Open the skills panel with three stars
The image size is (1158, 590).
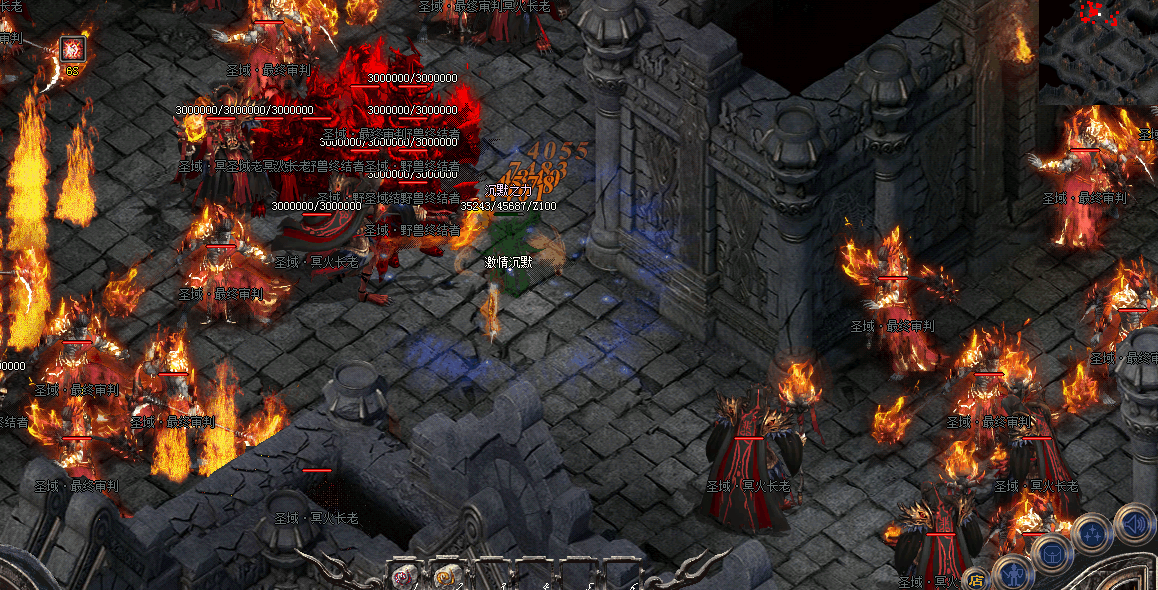(1093, 532)
